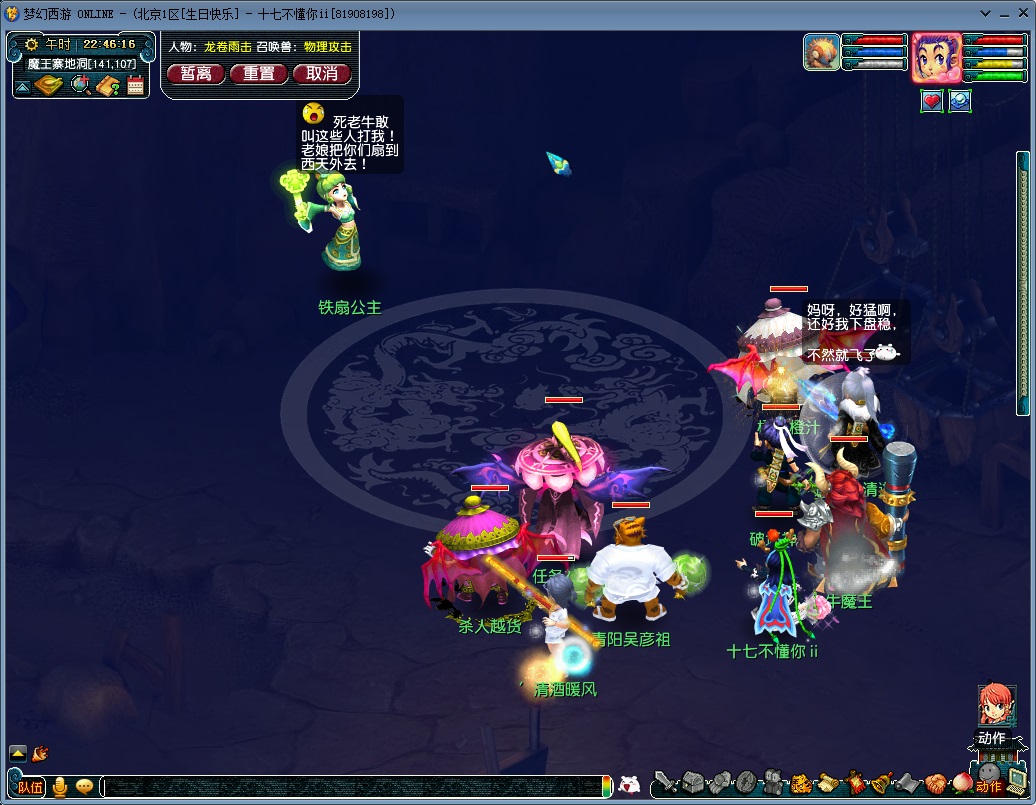Viewport: 1036px width, 805px height.
Task: Click the 重置 (reset) button
Action: [x=259, y=73]
